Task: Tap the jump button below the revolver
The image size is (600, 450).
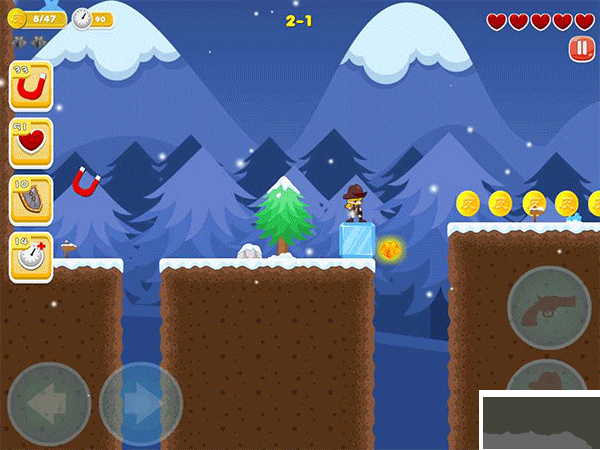Action: [x=548, y=379]
